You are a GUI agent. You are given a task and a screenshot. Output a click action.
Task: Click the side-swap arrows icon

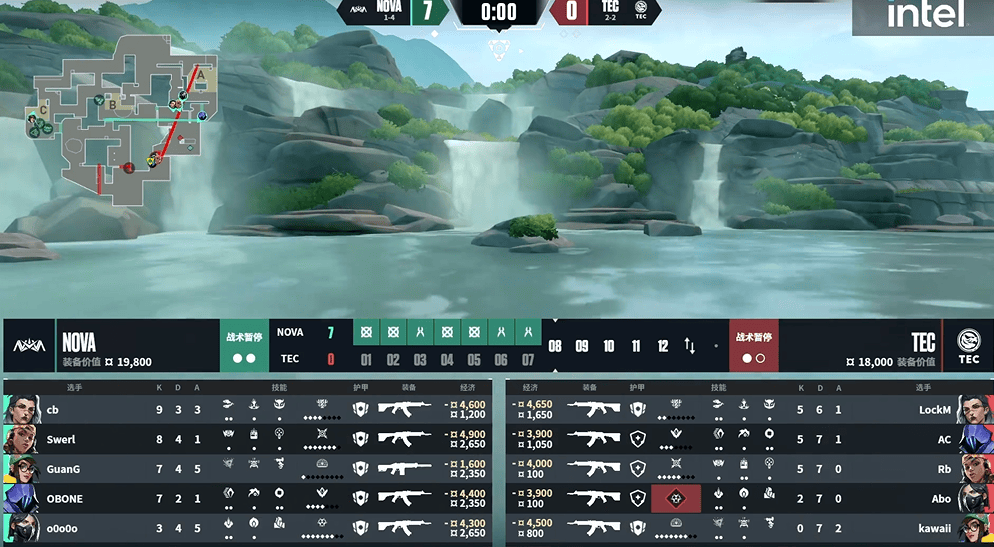coord(690,346)
